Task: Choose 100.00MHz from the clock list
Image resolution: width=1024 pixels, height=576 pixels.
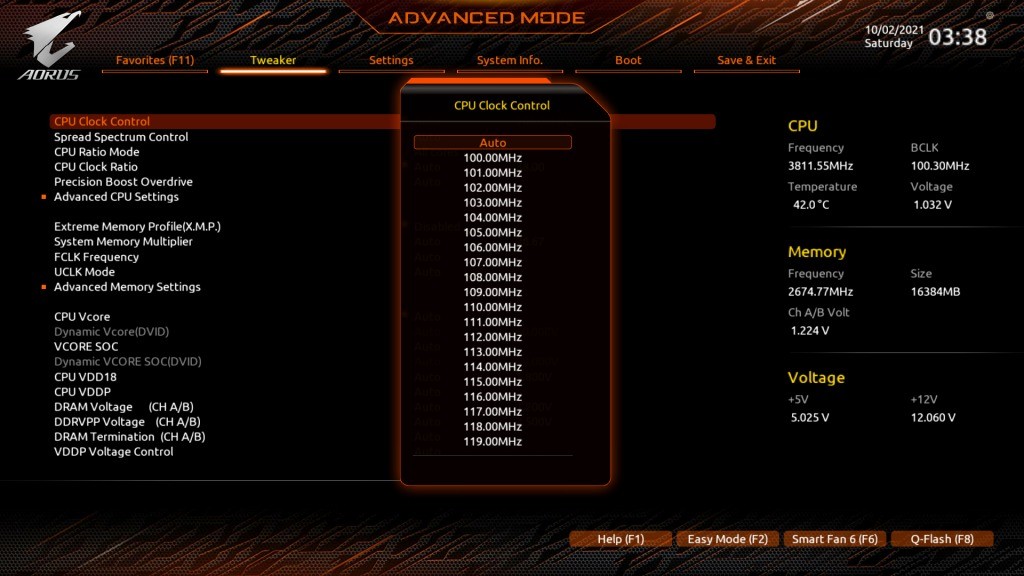Action: pos(493,158)
